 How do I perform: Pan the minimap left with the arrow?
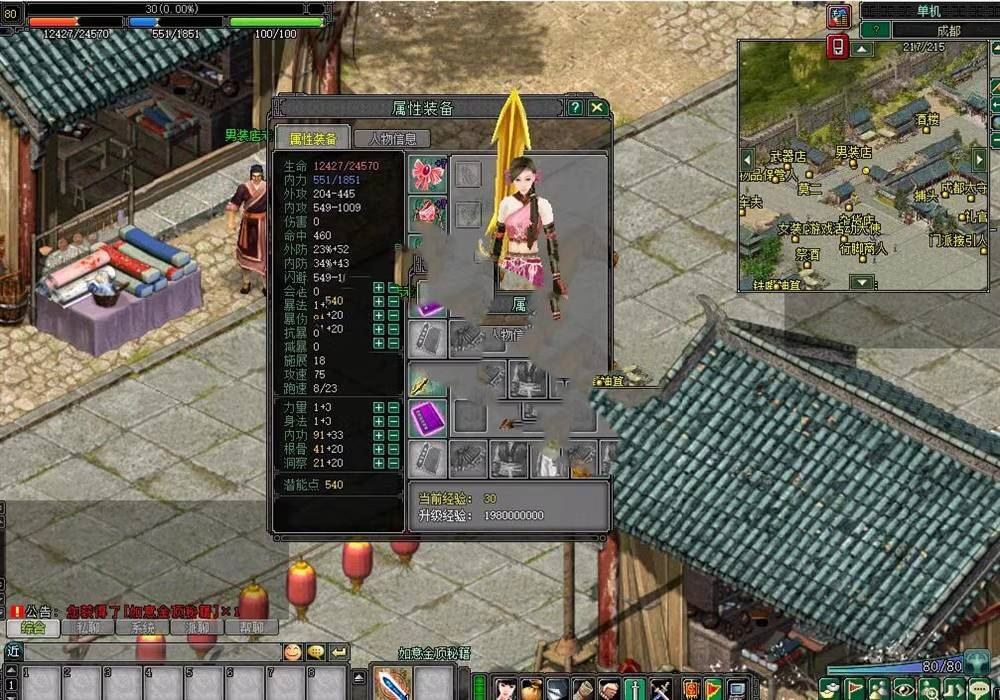point(747,159)
